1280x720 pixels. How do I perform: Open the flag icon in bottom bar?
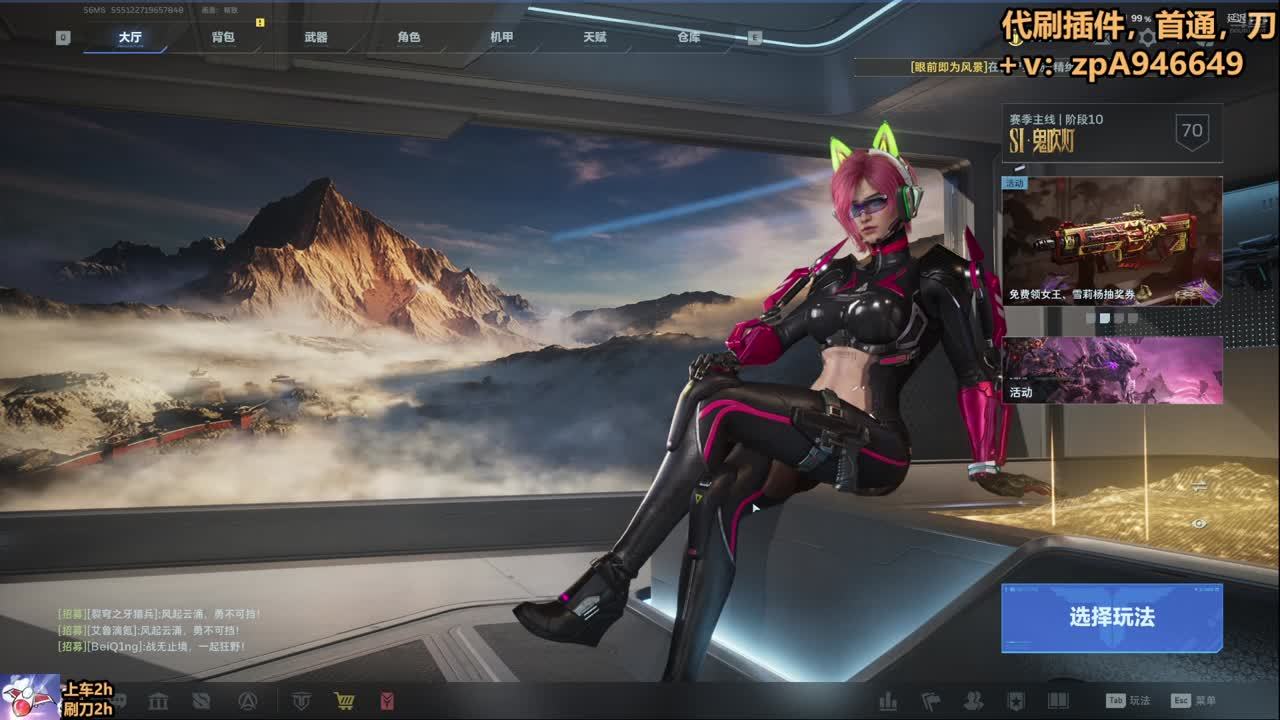coord(930,701)
